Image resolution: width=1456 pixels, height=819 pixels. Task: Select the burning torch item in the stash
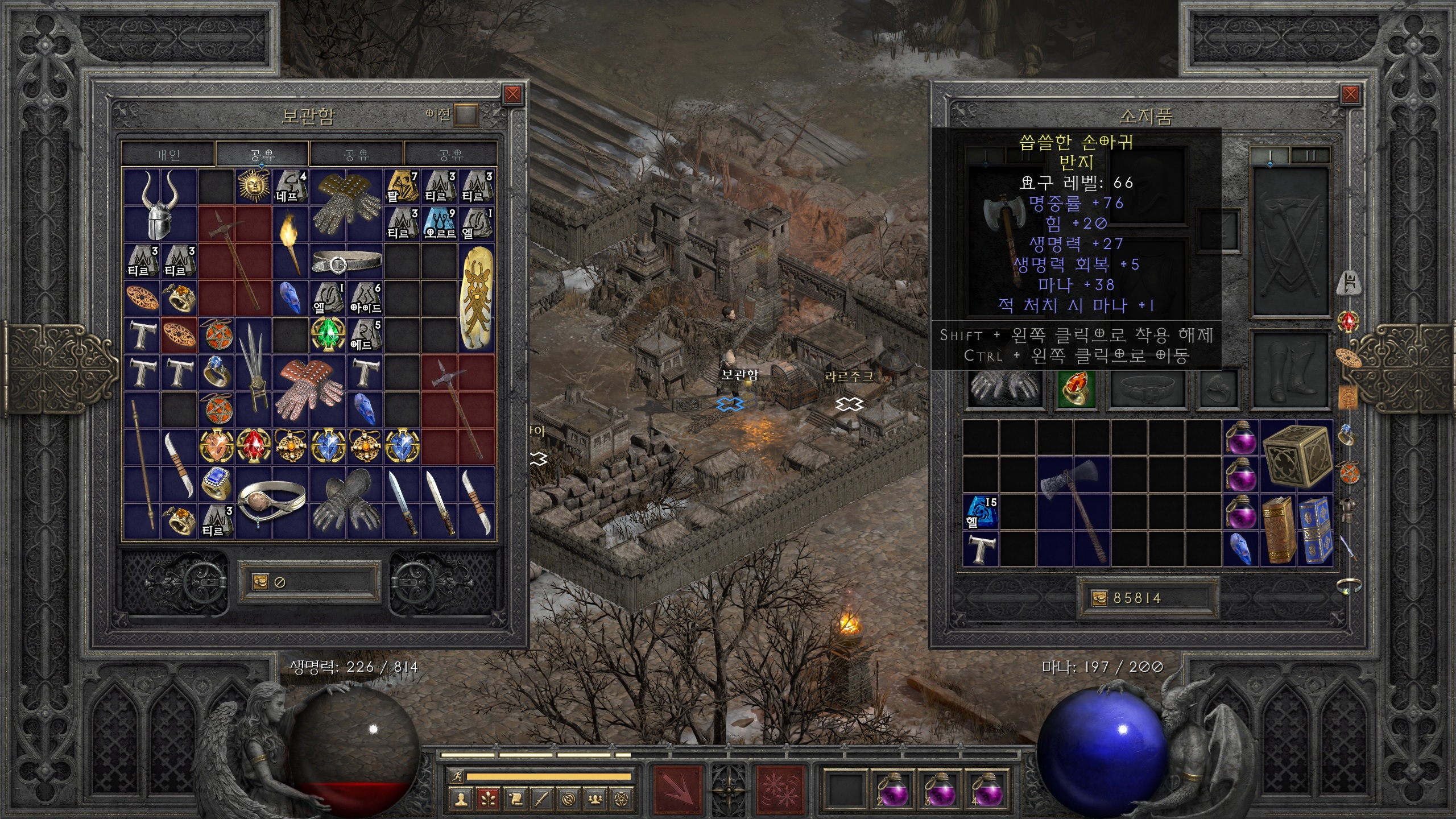pyautogui.click(x=291, y=242)
